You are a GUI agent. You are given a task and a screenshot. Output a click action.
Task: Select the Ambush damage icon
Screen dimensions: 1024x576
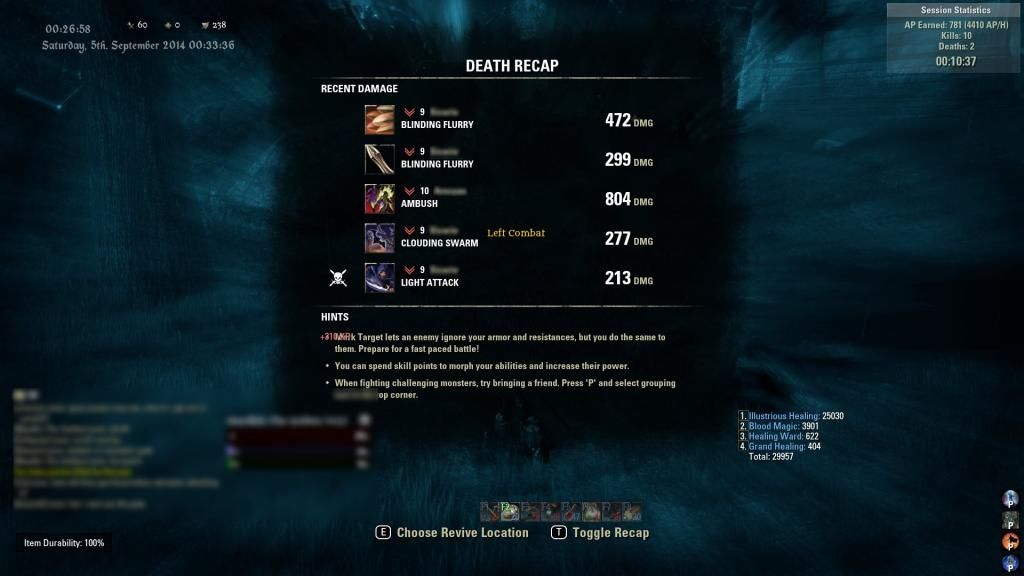(379, 198)
